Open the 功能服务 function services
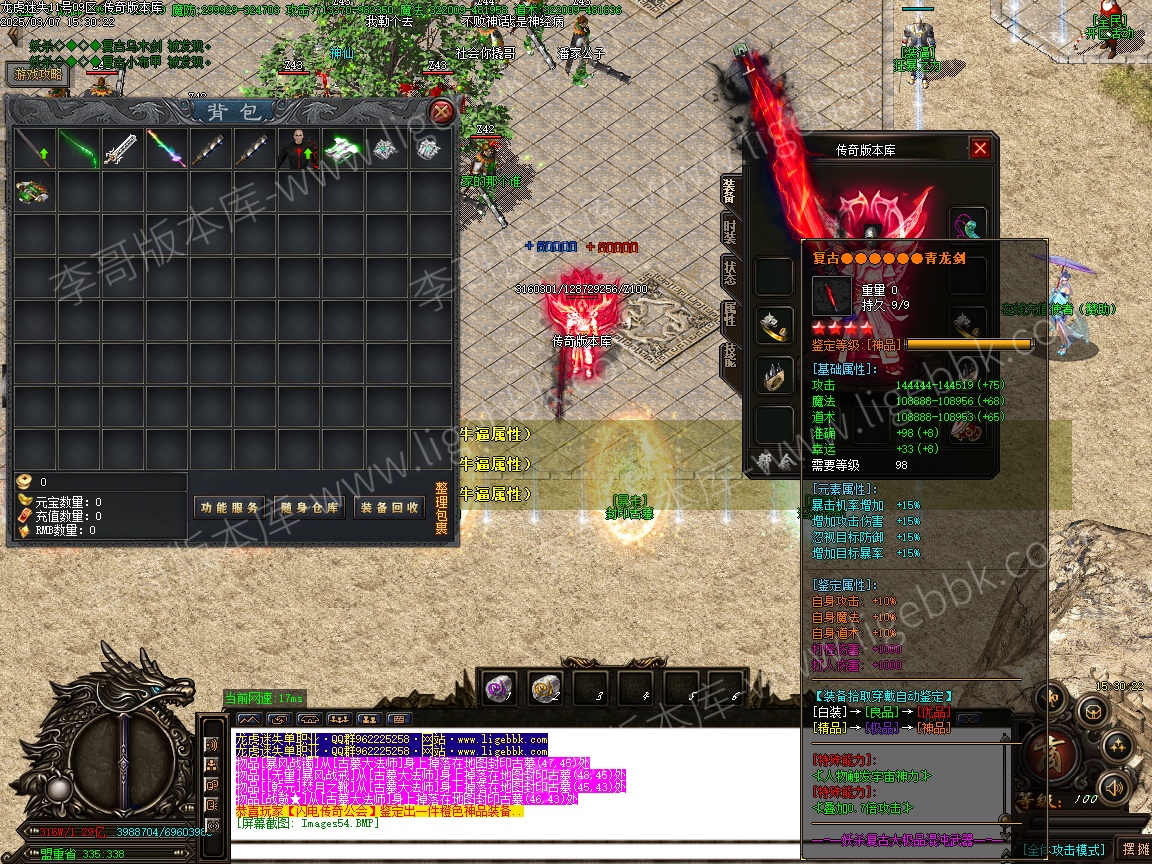The width and height of the screenshot is (1152, 864). coord(229,508)
